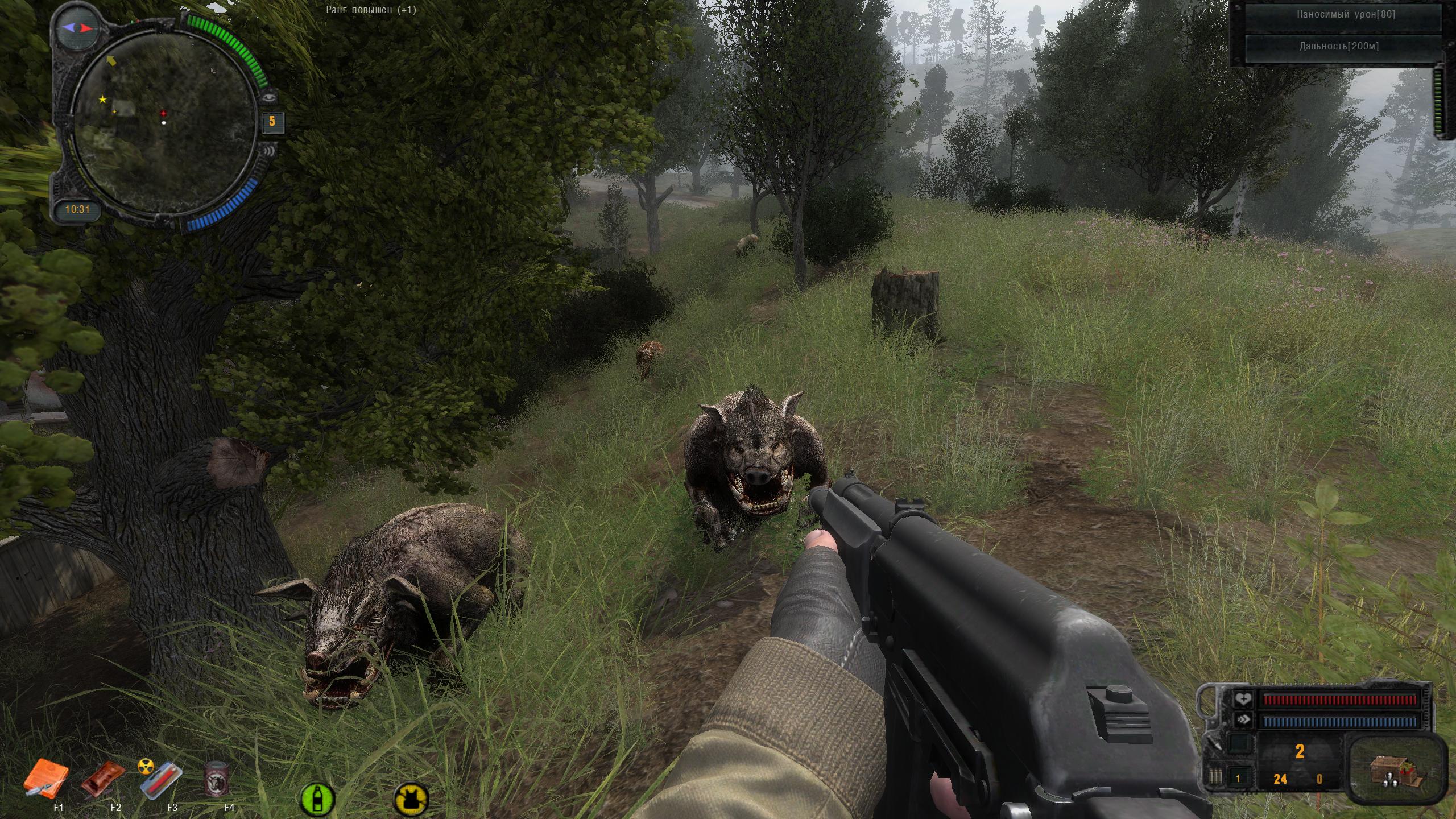Click the sound waves noise indicator

[x=270, y=151]
